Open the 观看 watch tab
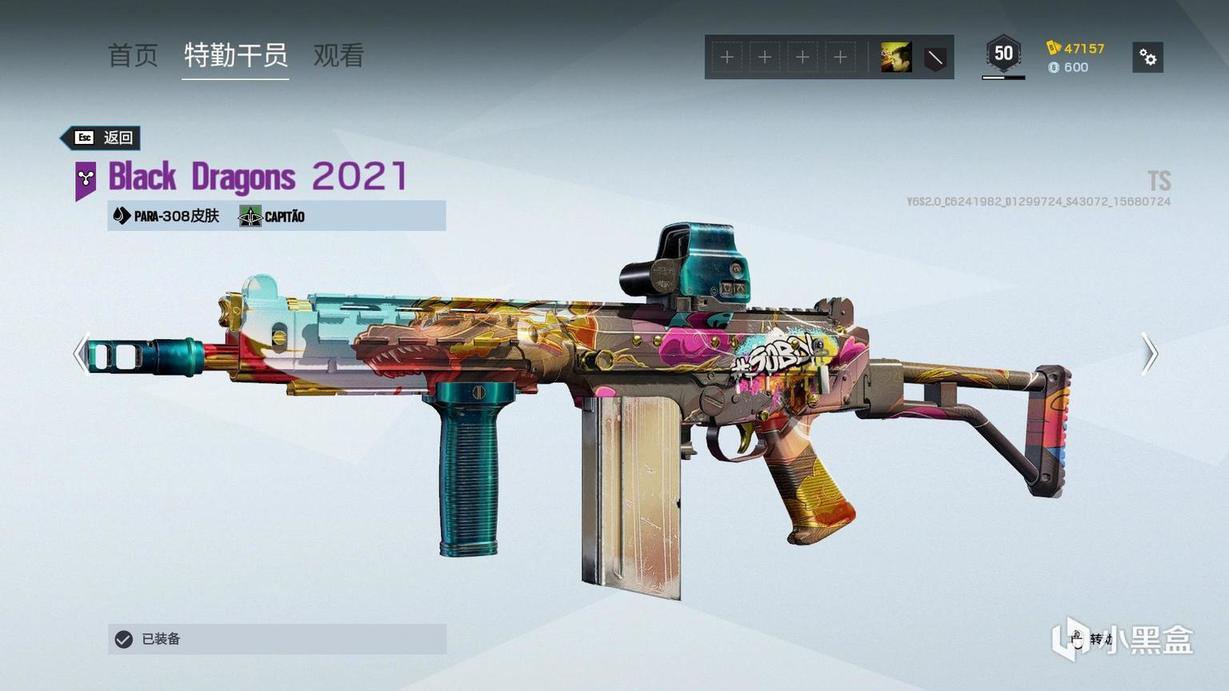This screenshot has height=691, width=1229. point(338,56)
